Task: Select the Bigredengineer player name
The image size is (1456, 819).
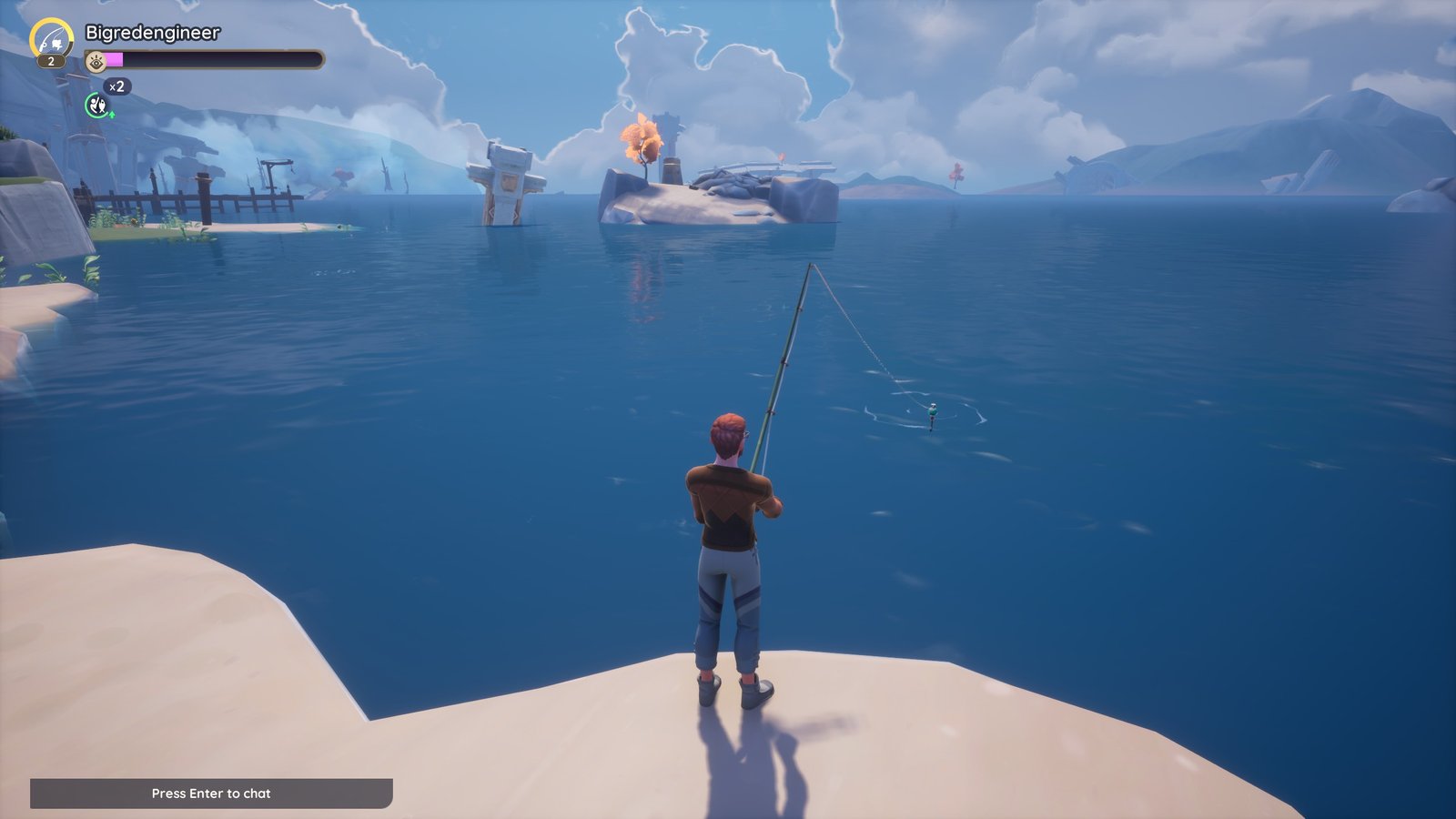Action: tap(152, 33)
